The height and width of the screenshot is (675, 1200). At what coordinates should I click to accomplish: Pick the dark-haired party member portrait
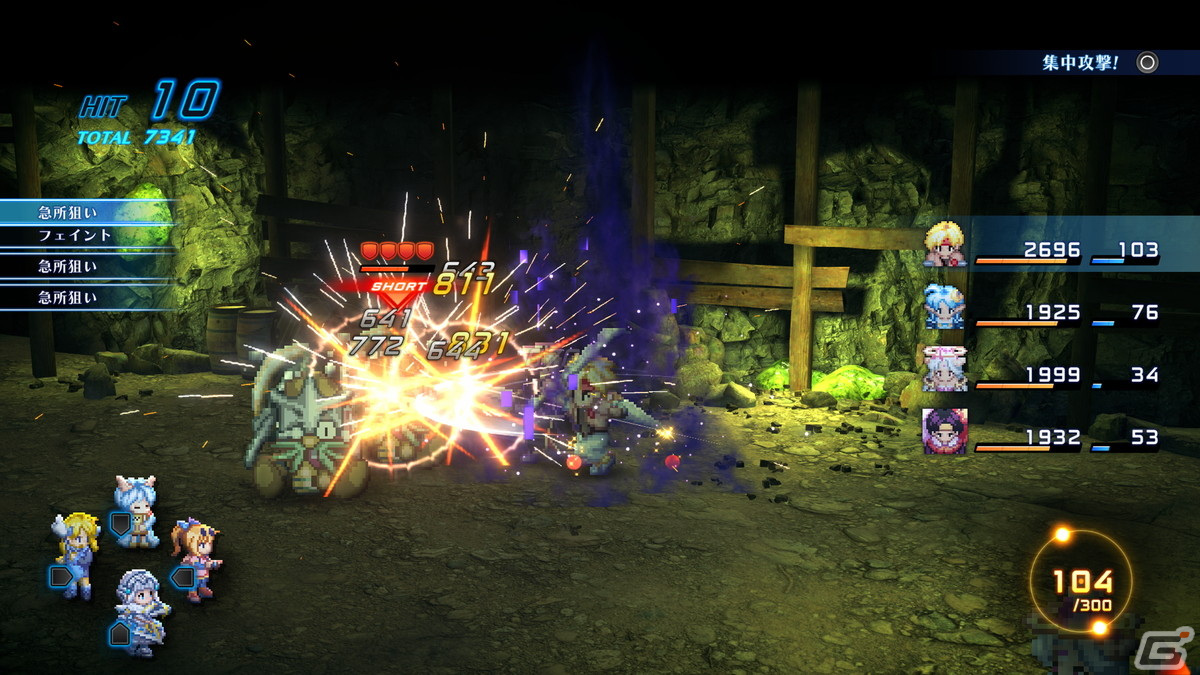coord(944,432)
